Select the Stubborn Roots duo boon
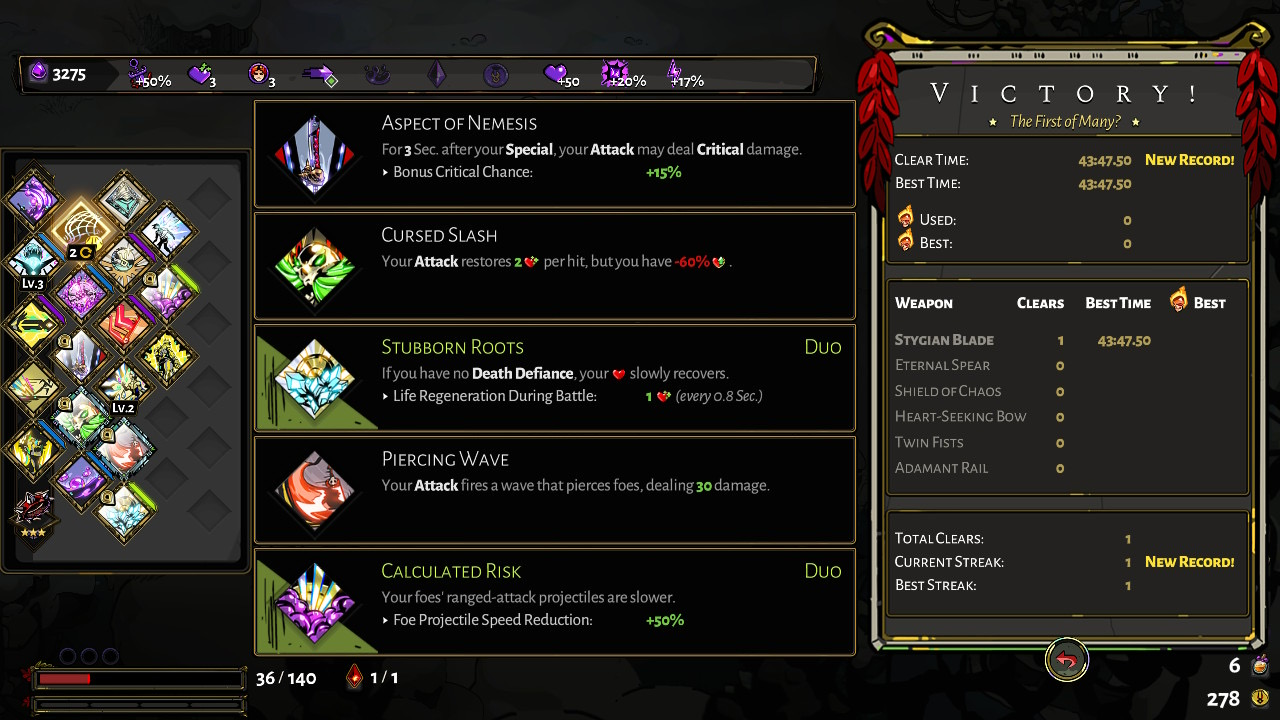1280x720 pixels. pyautogui.click(x=554, y=377)
